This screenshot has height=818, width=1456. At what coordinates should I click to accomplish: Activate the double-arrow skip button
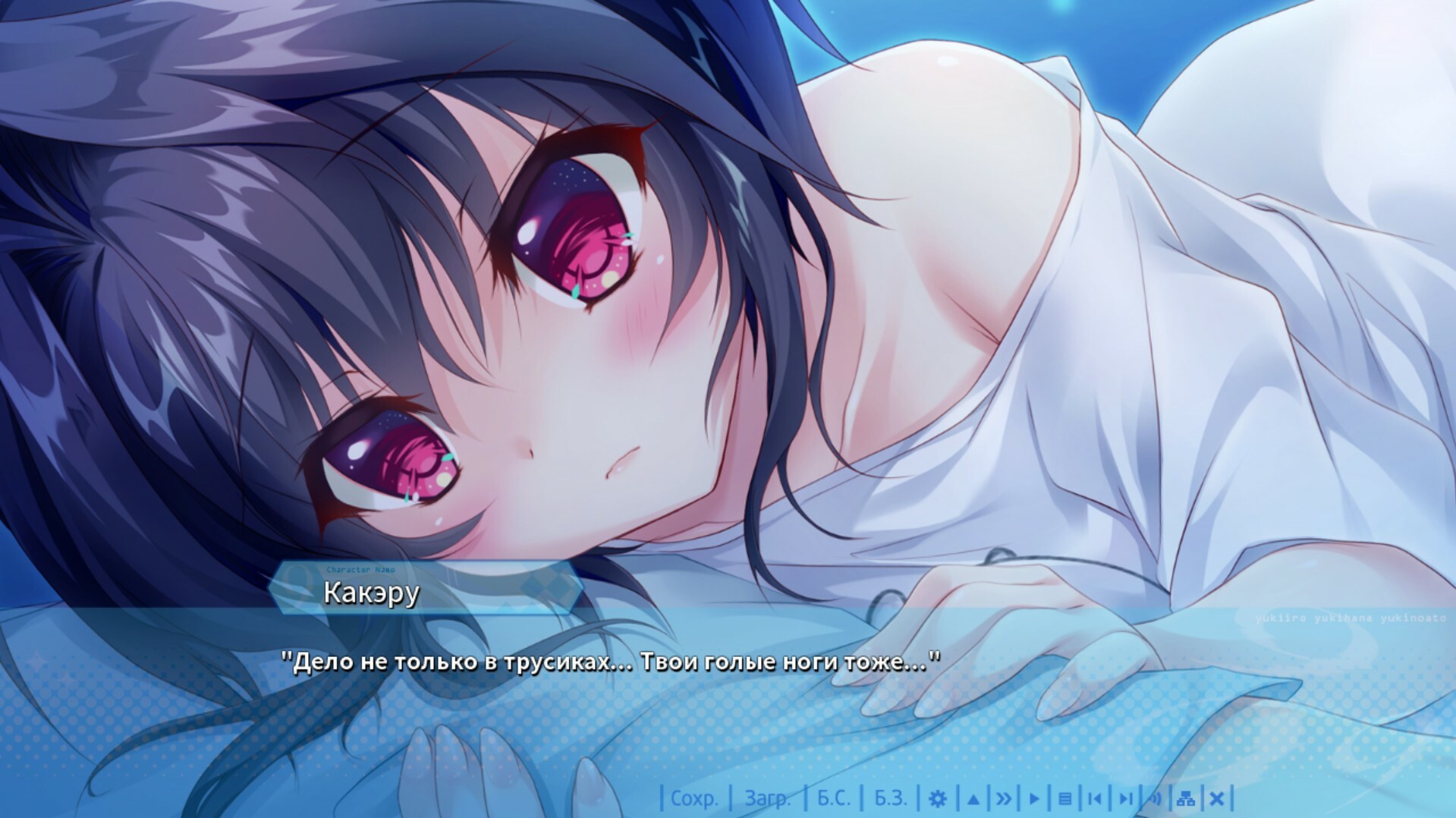(x=1004, y=798)
